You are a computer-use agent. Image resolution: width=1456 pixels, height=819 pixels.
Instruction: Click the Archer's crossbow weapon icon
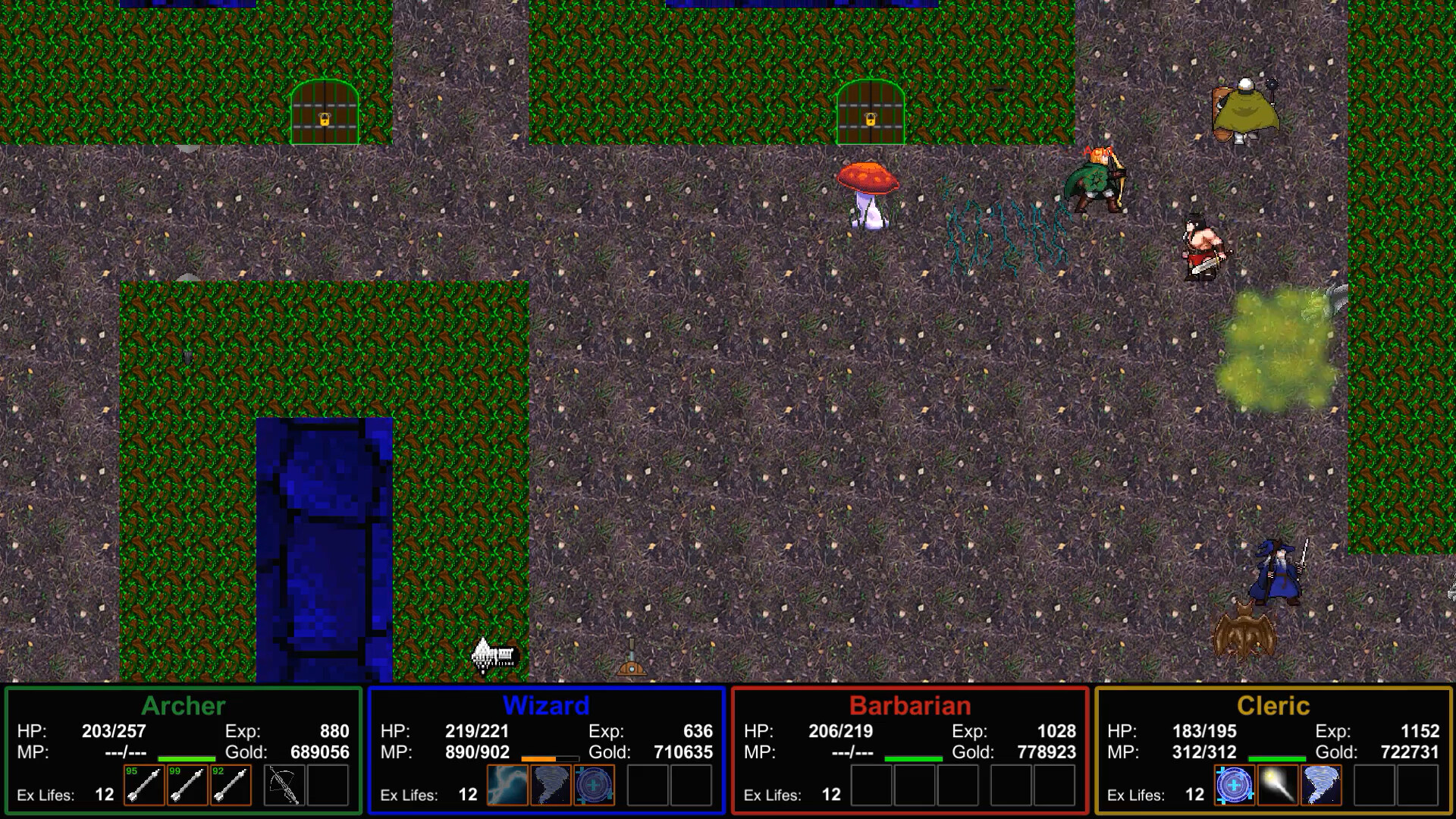coord(282,786)
